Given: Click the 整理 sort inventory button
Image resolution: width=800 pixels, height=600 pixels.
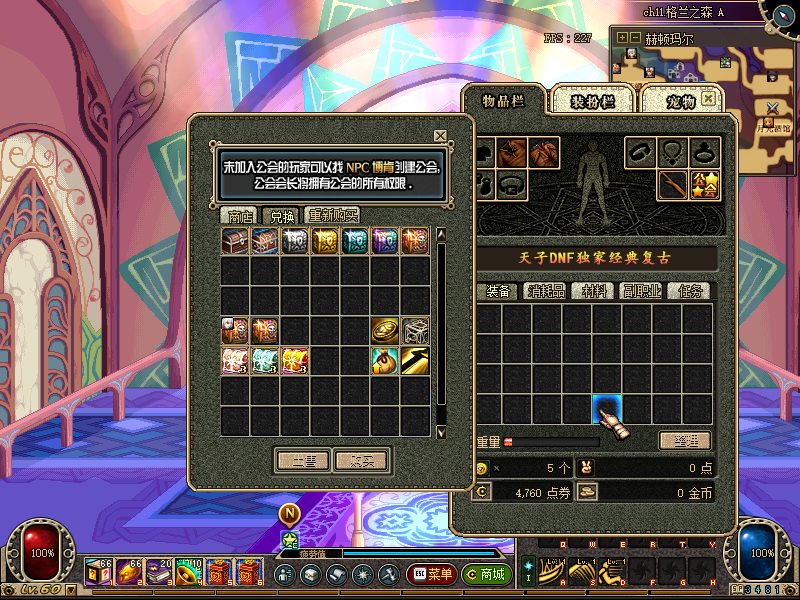Looking at the screenshot, I should point(685,441).
